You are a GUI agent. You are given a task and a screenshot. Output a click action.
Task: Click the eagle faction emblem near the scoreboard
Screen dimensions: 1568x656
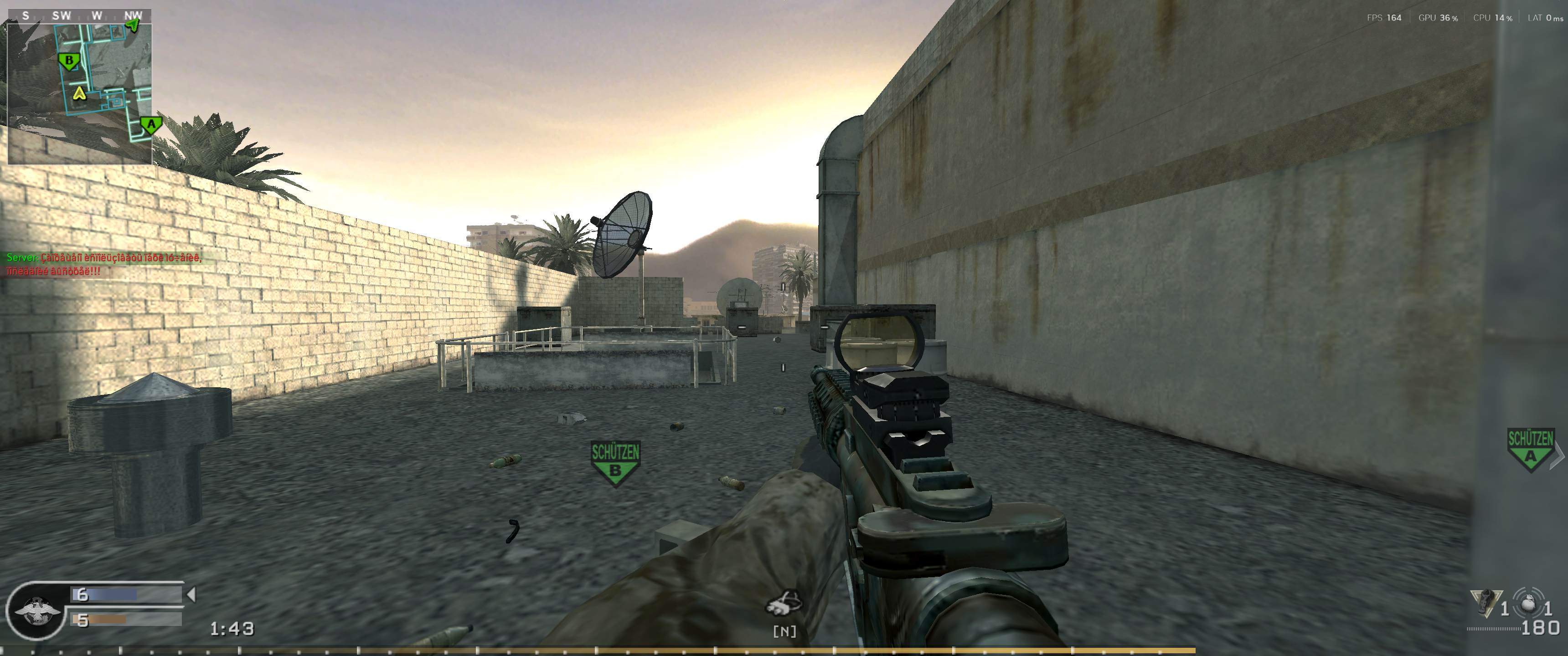38,610
